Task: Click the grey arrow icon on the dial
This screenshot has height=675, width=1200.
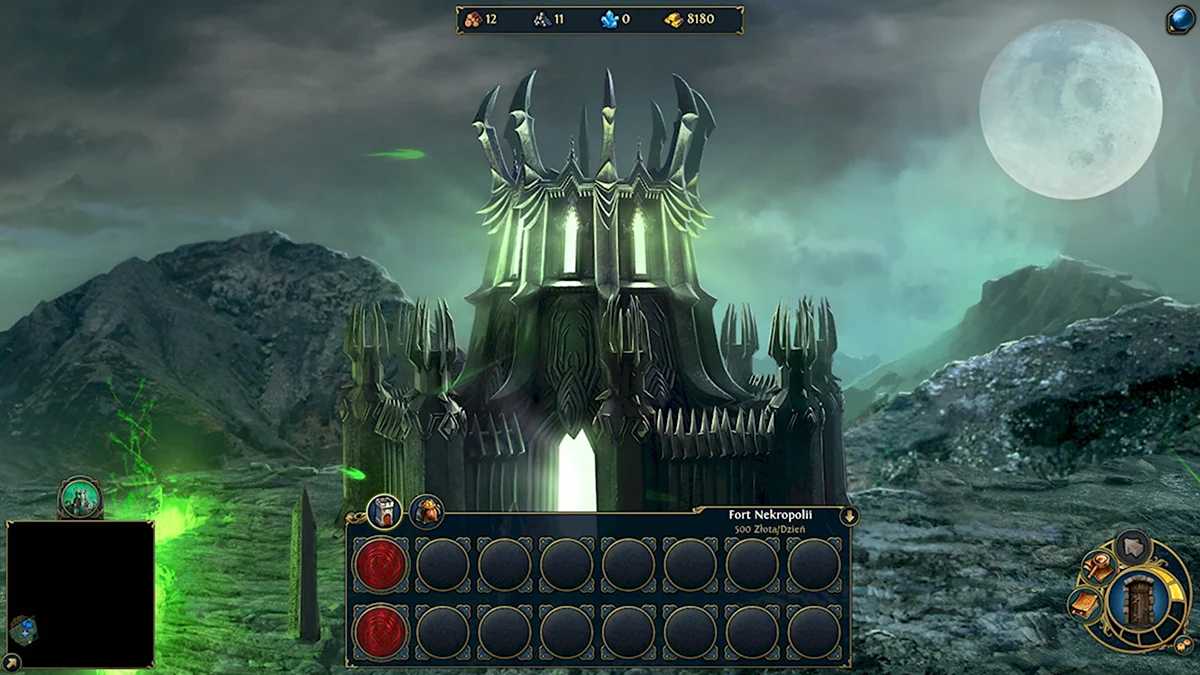Action: tap(1133, 547)
